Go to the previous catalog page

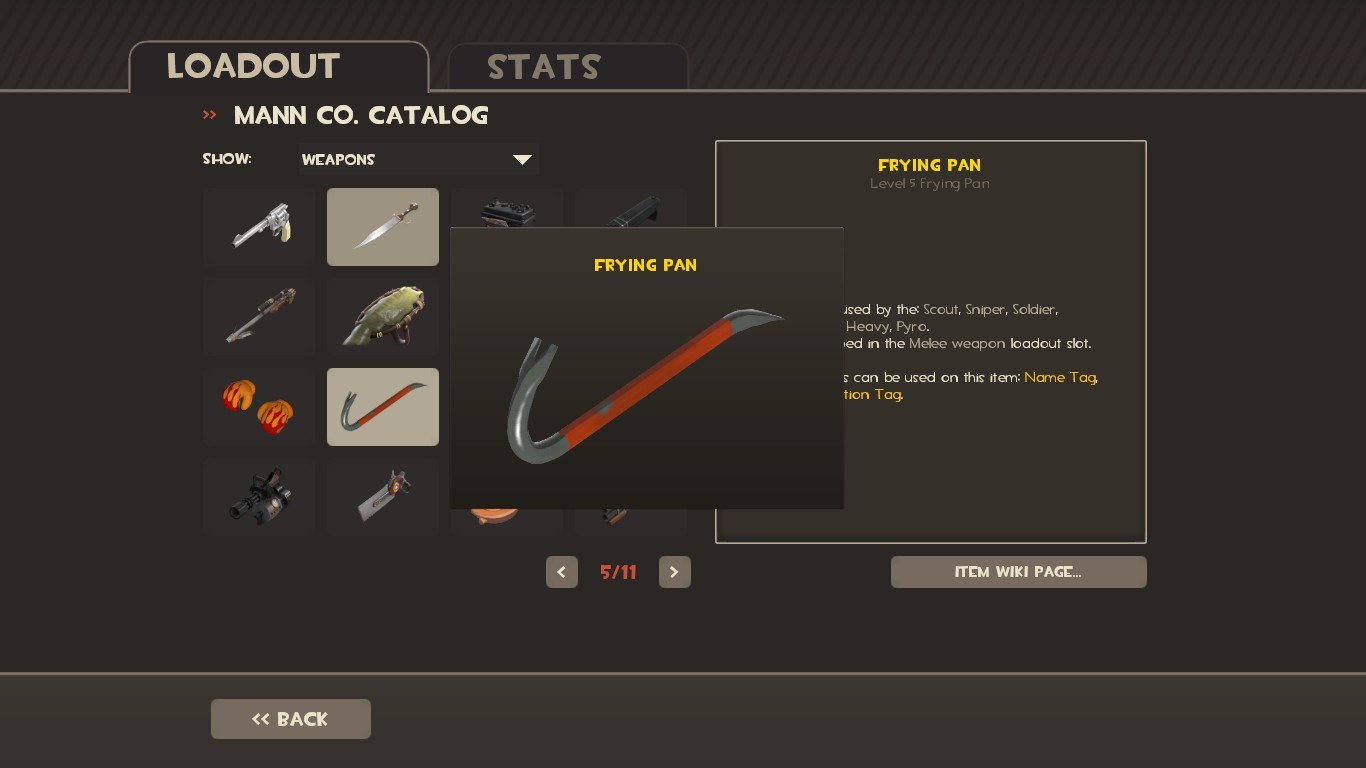[x=561, y=572]
